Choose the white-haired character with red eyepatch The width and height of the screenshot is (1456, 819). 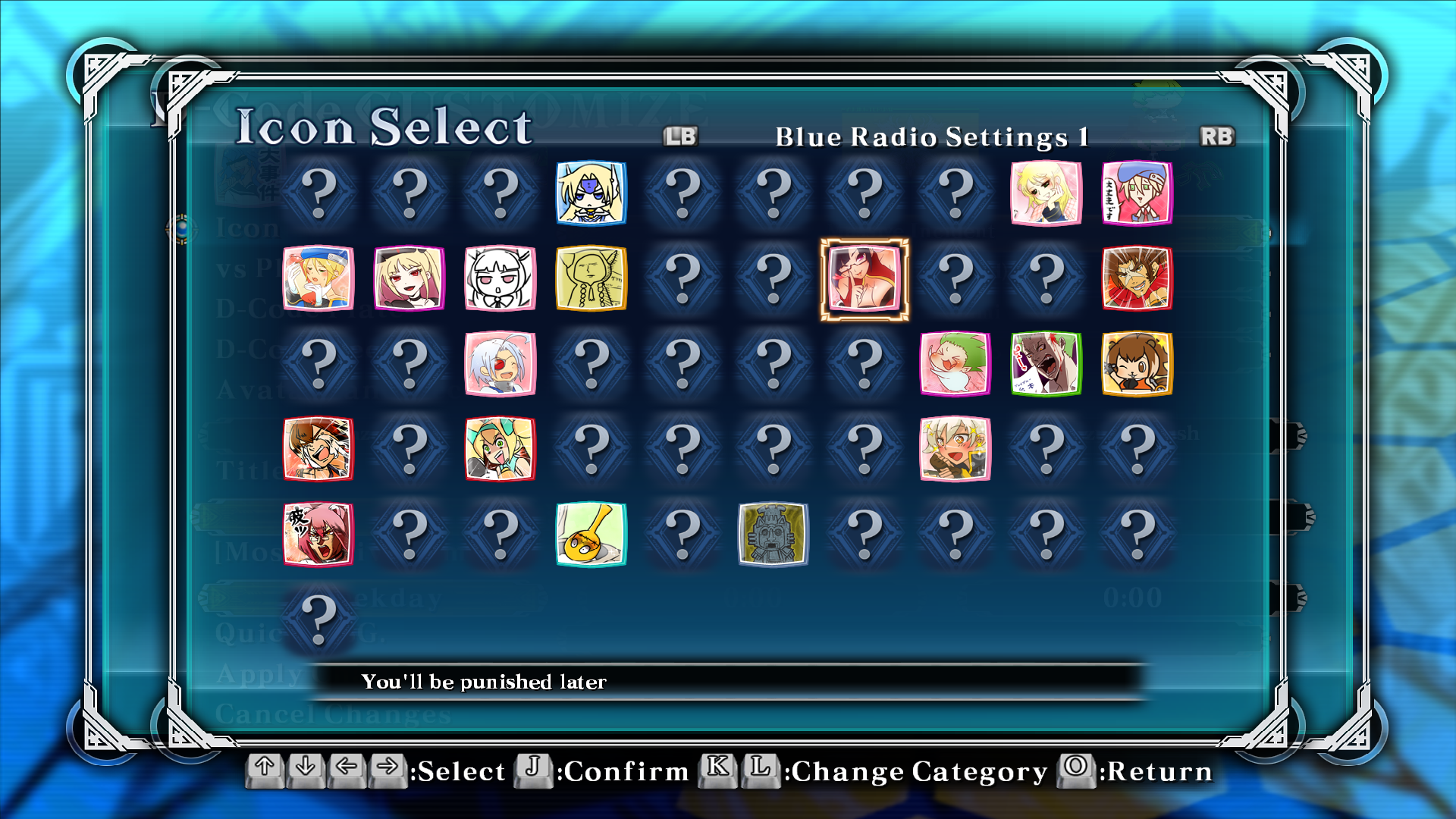500,364
